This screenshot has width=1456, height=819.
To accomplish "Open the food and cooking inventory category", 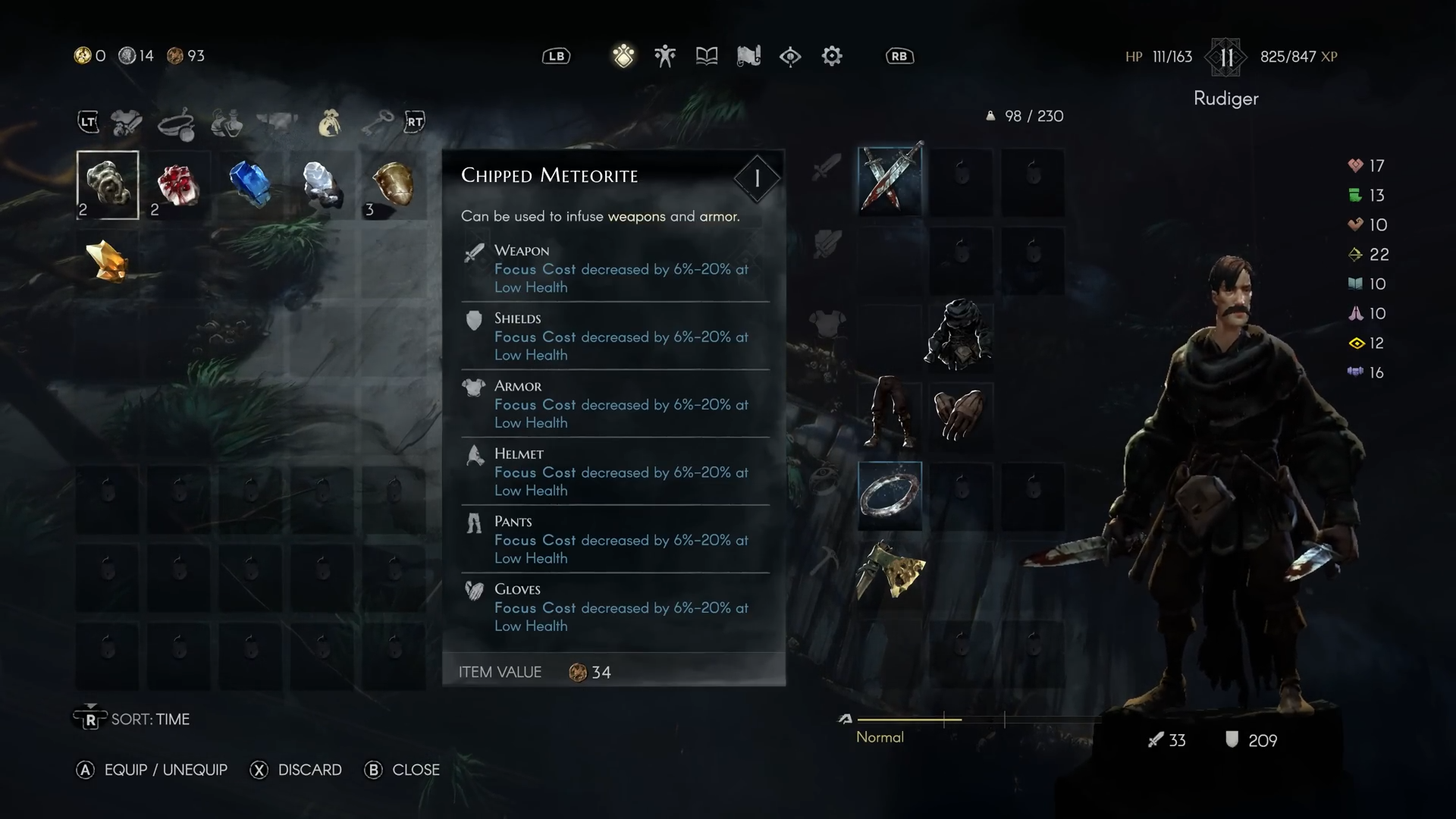I will tap(177, 123).
